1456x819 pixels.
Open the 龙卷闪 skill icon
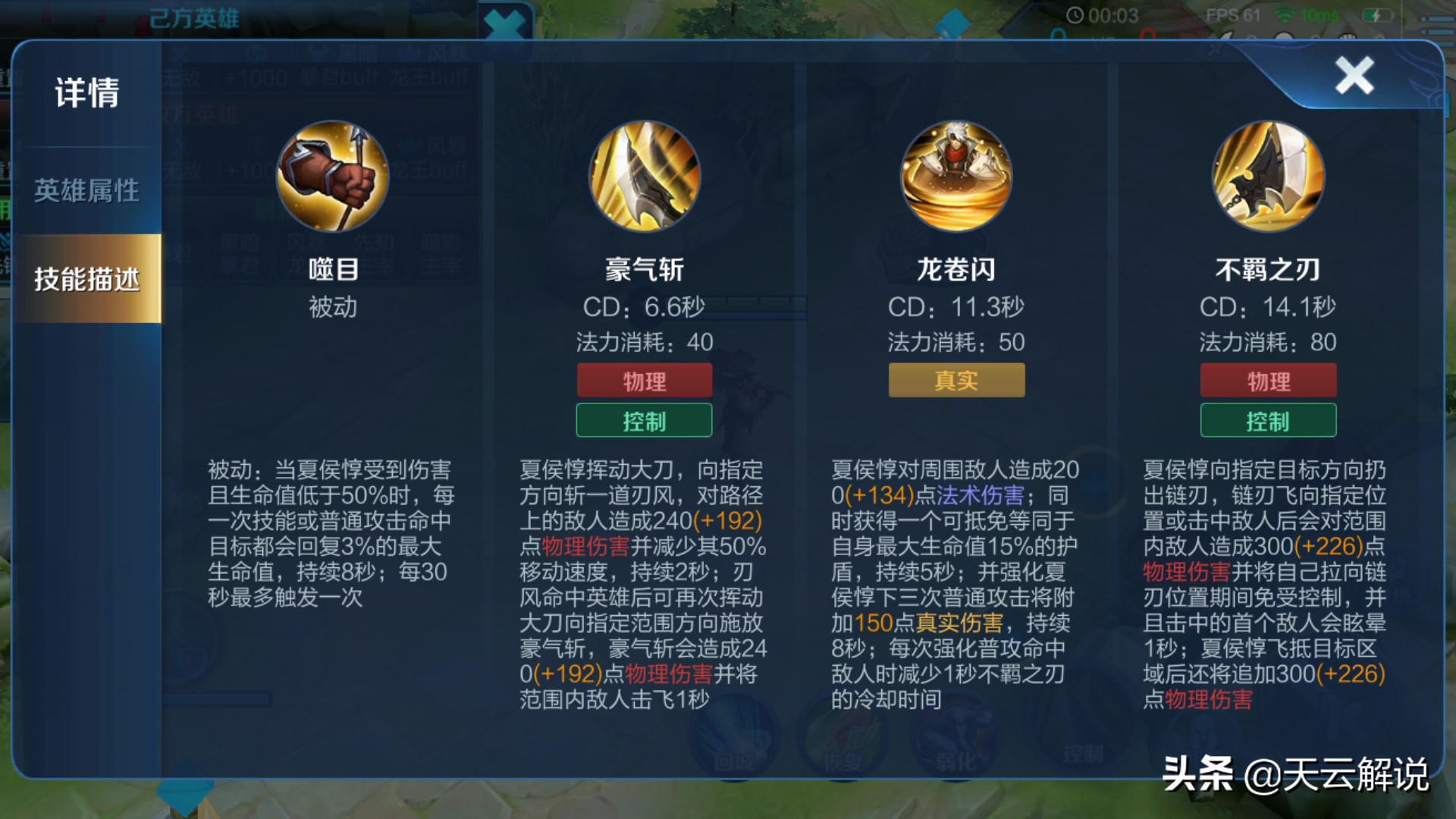(x=955, y=177)
